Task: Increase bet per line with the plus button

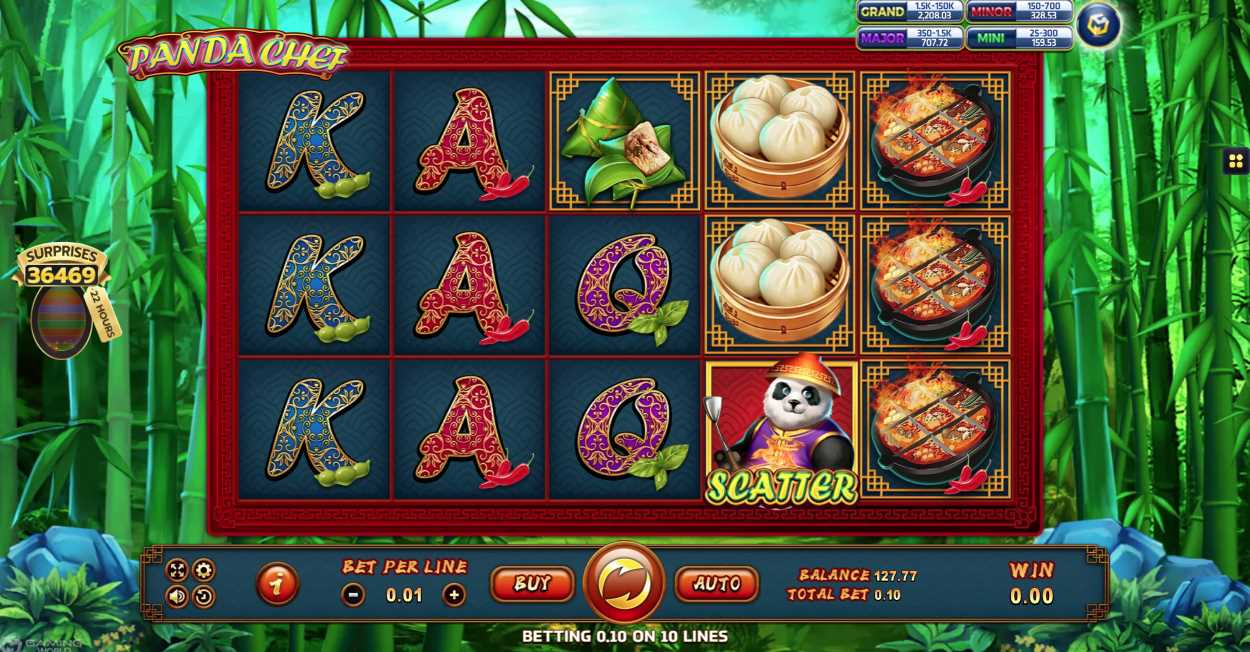Action: click(454, 595)
